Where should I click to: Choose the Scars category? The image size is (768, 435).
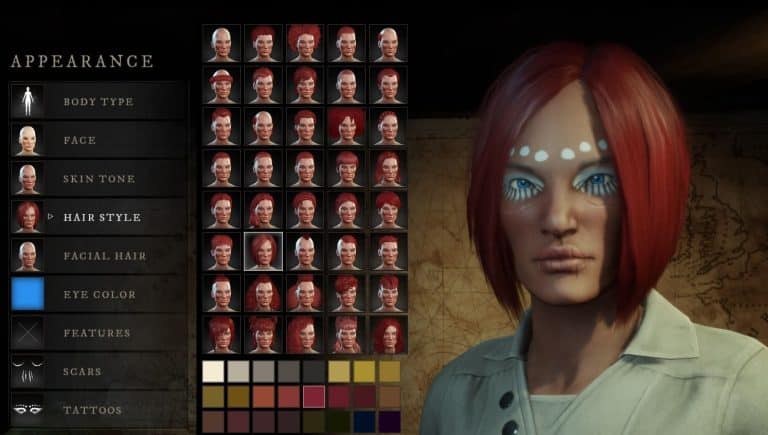pyautogui.click(x=82, y=371)
